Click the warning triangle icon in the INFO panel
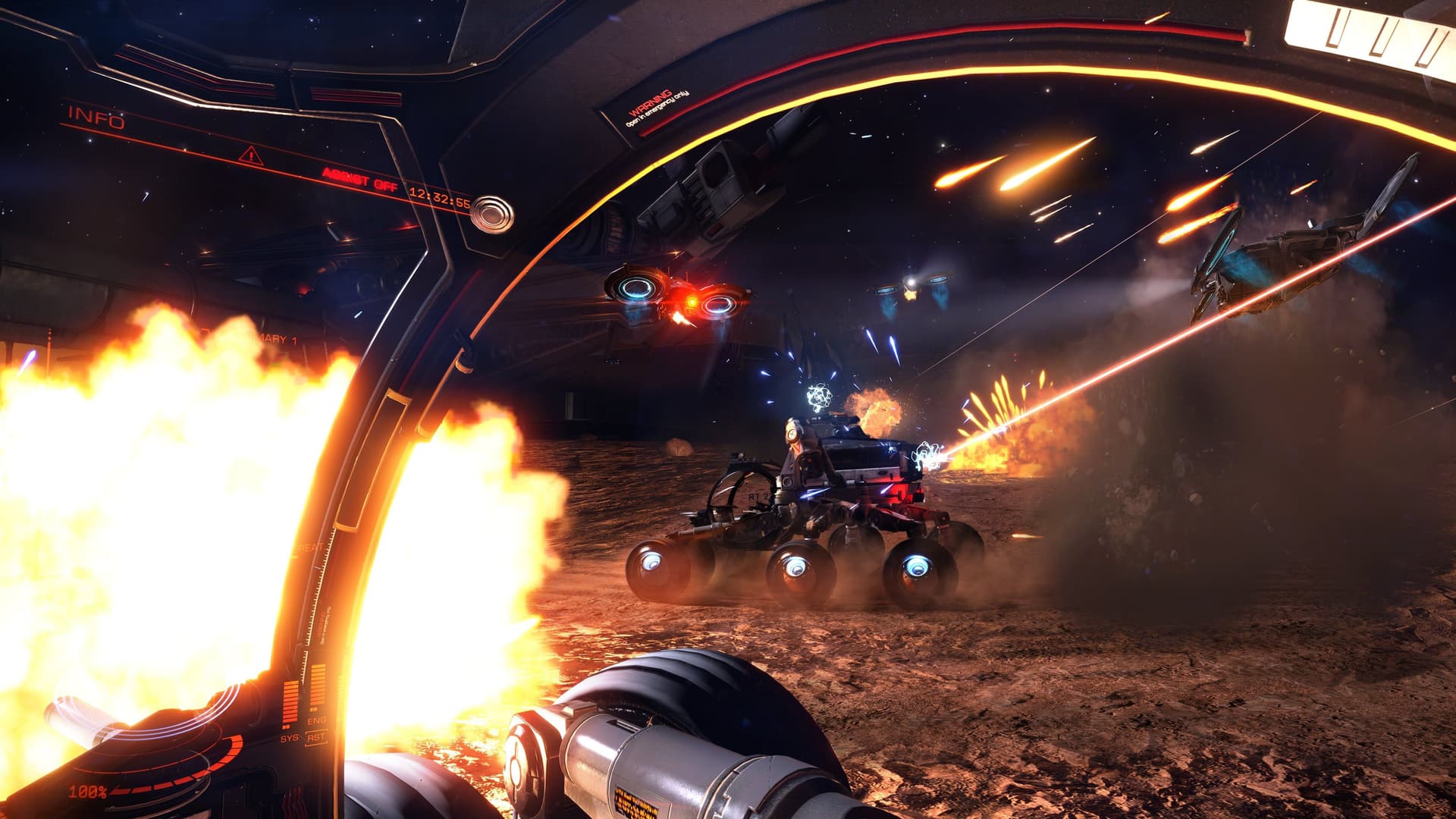1456x819 pixels. (250, 155)
